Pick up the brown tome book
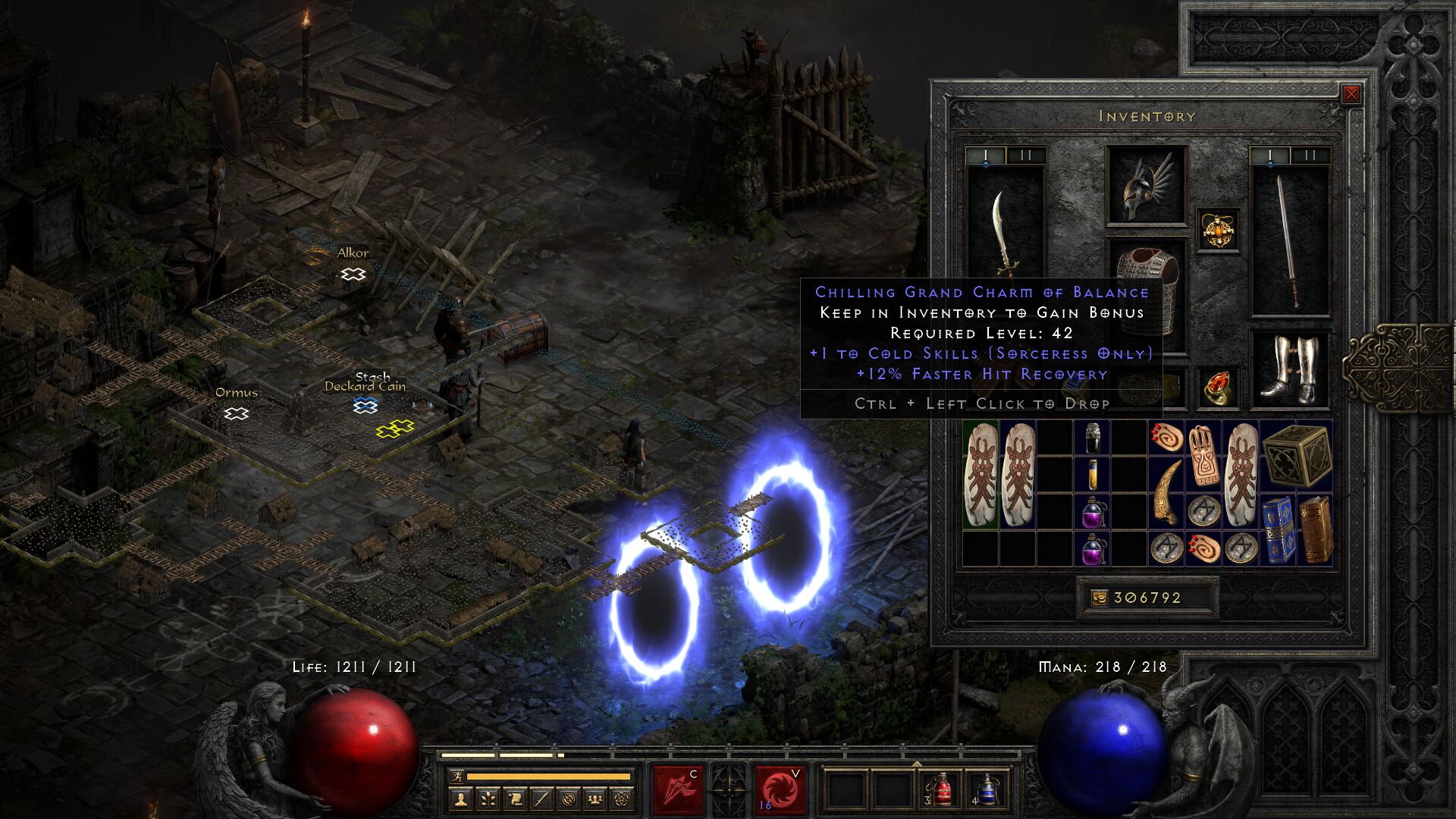1456x819 pixels. point(1316,530)
